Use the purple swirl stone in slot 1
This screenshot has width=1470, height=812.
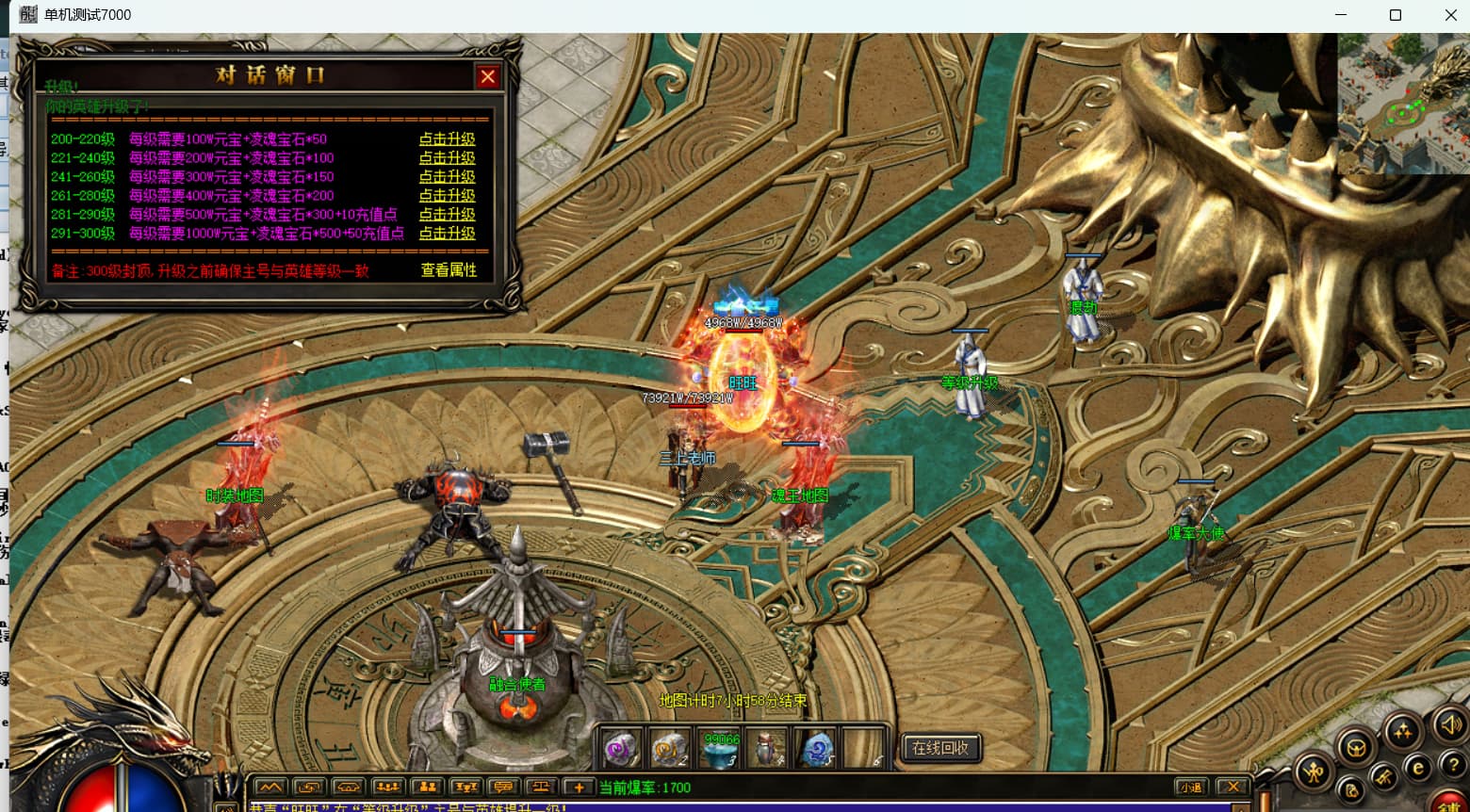[x=621, y=750]
